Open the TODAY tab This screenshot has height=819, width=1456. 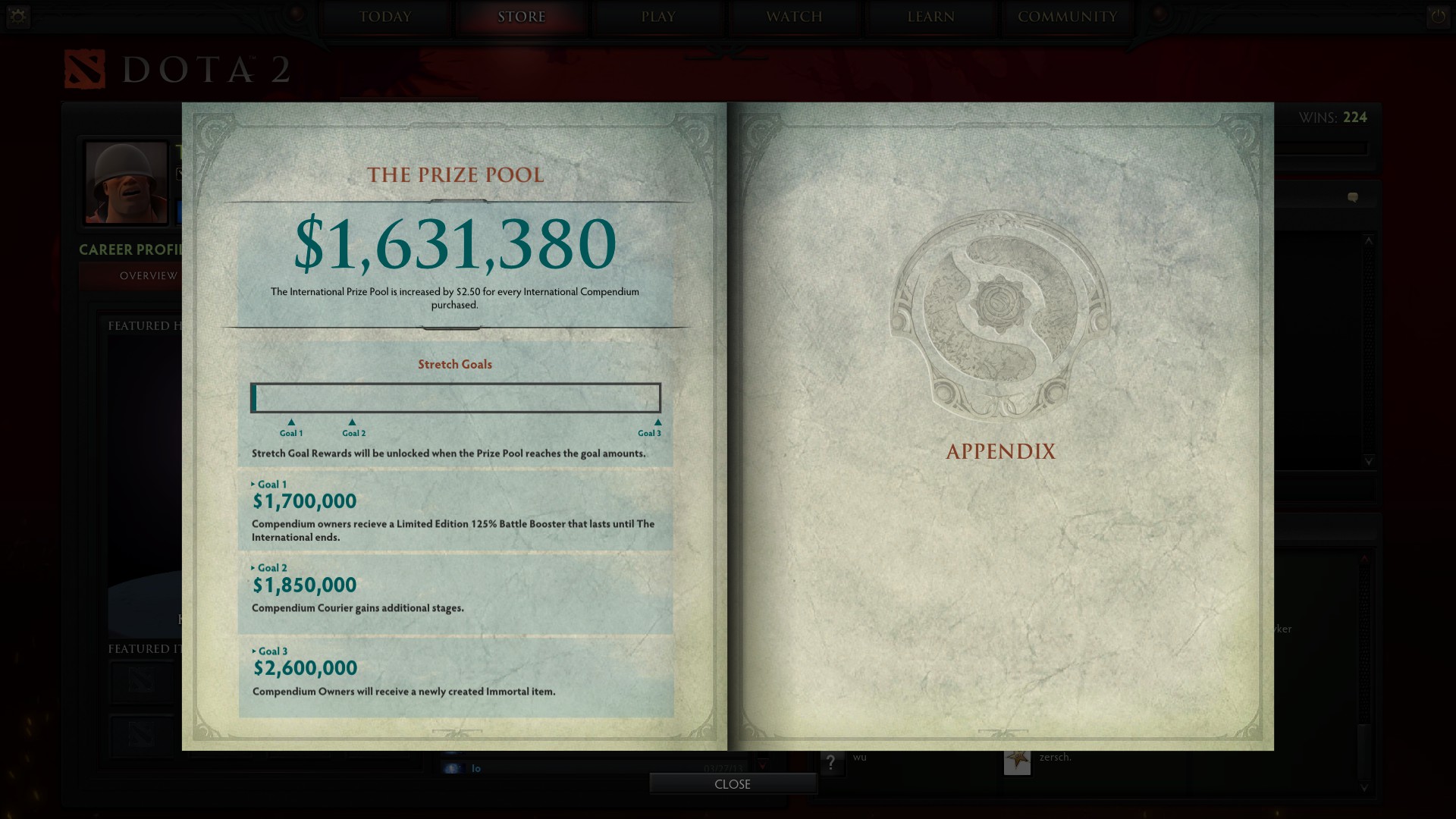click(x=385, y=17)
